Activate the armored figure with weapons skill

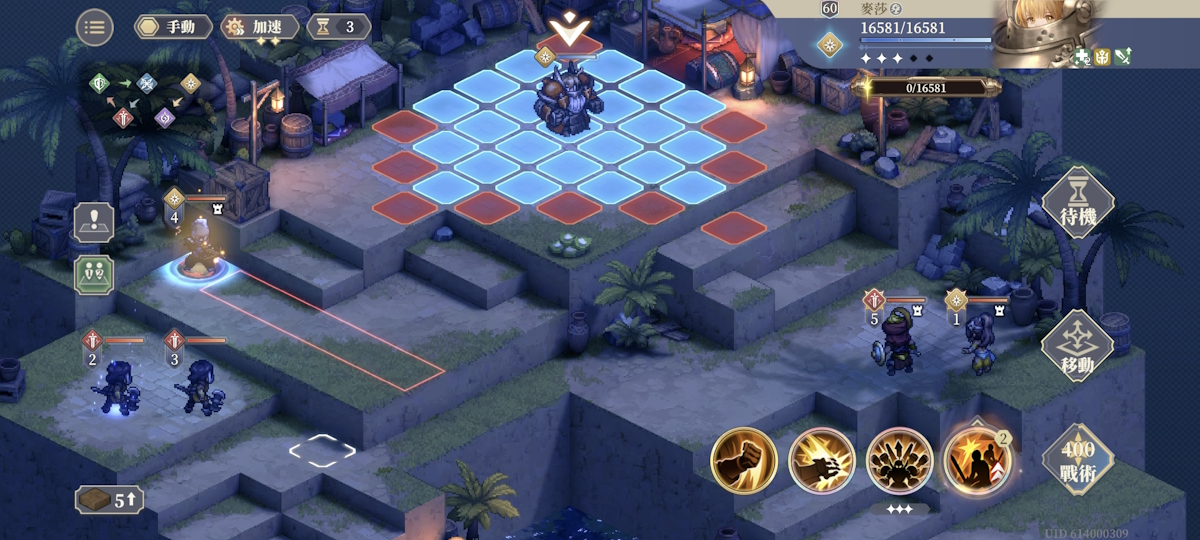[899, 461]
